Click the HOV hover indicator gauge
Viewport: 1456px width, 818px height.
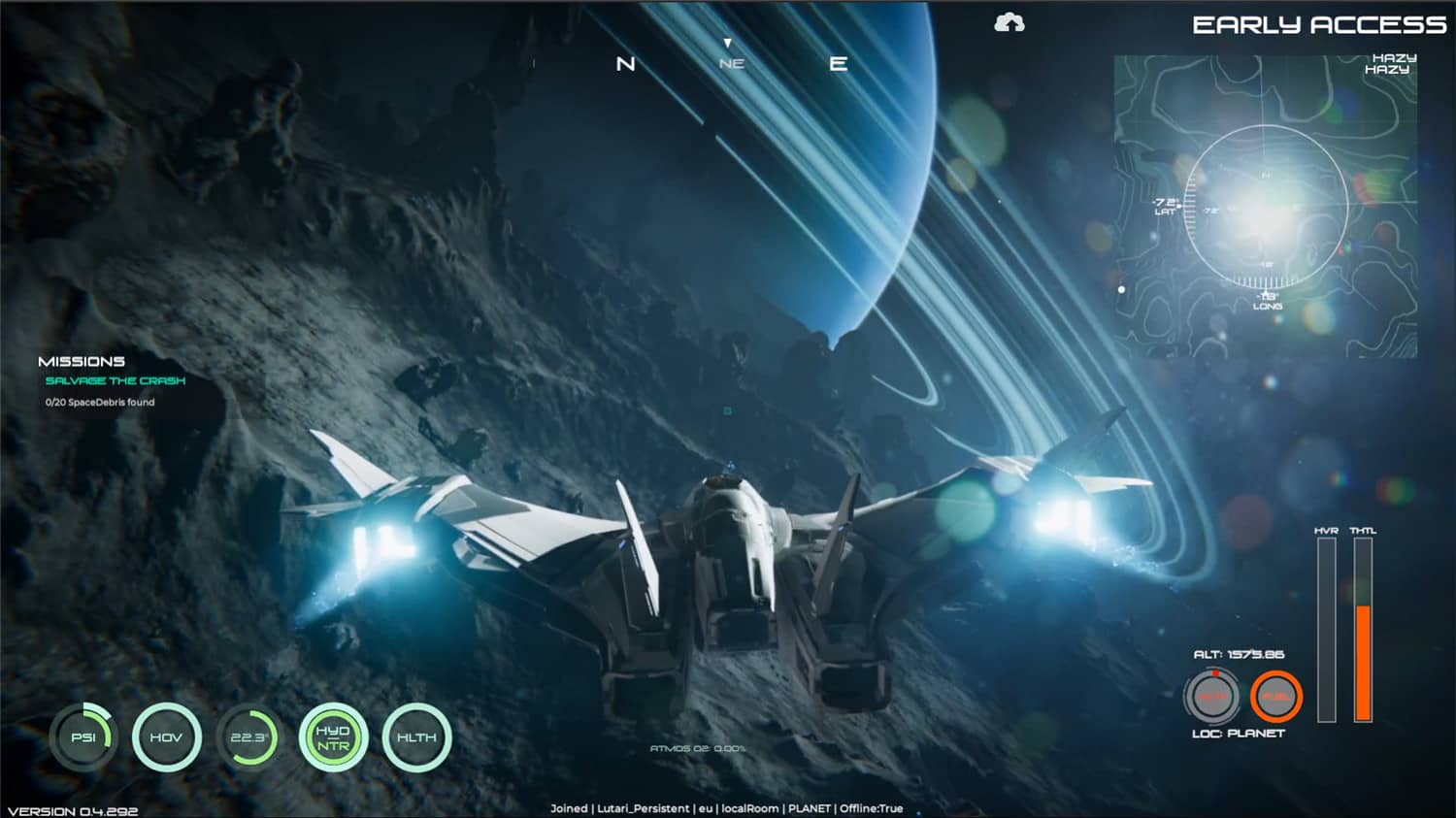[167, 737]
